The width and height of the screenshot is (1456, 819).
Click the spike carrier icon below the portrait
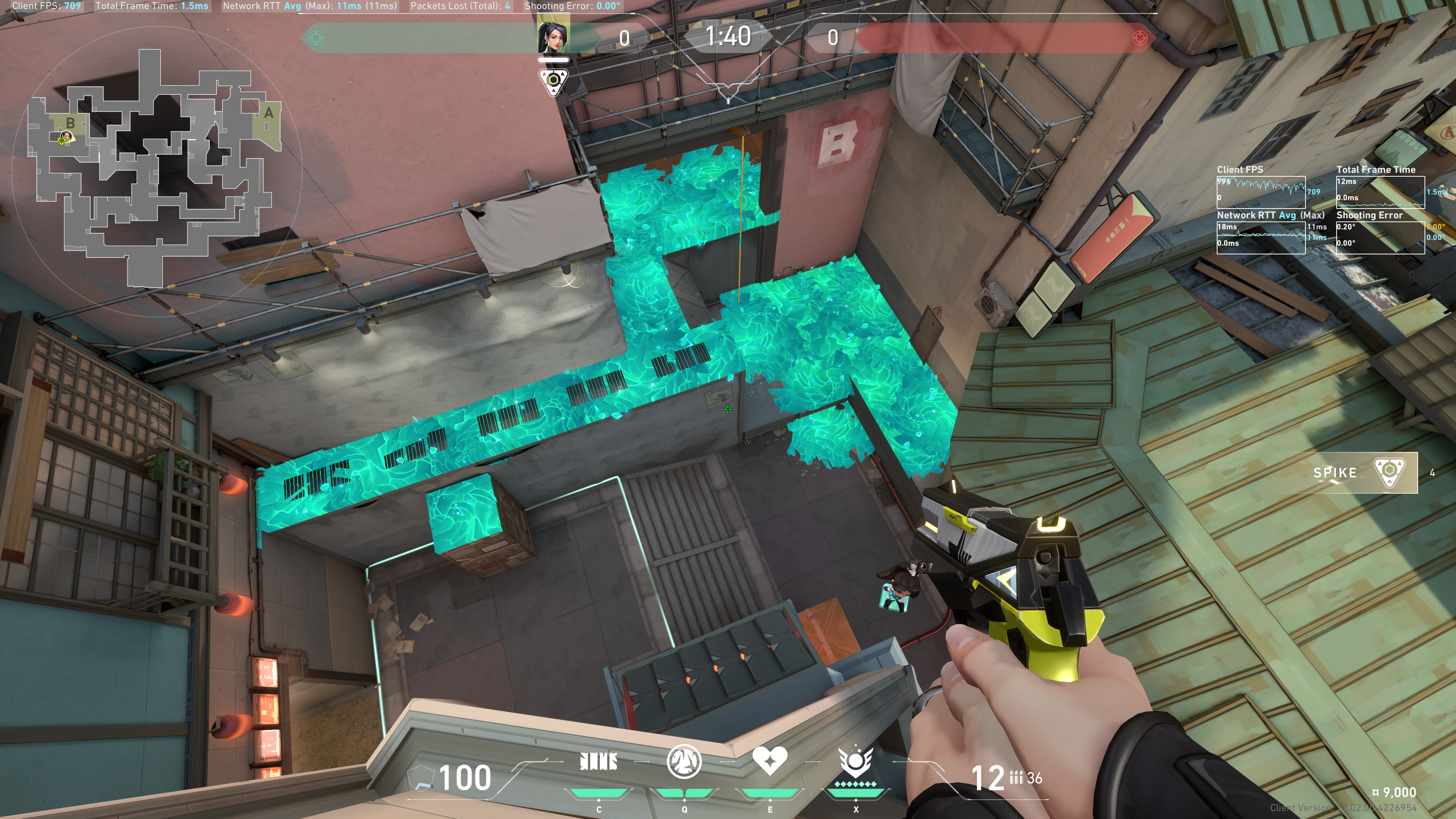tap(553, 81)
